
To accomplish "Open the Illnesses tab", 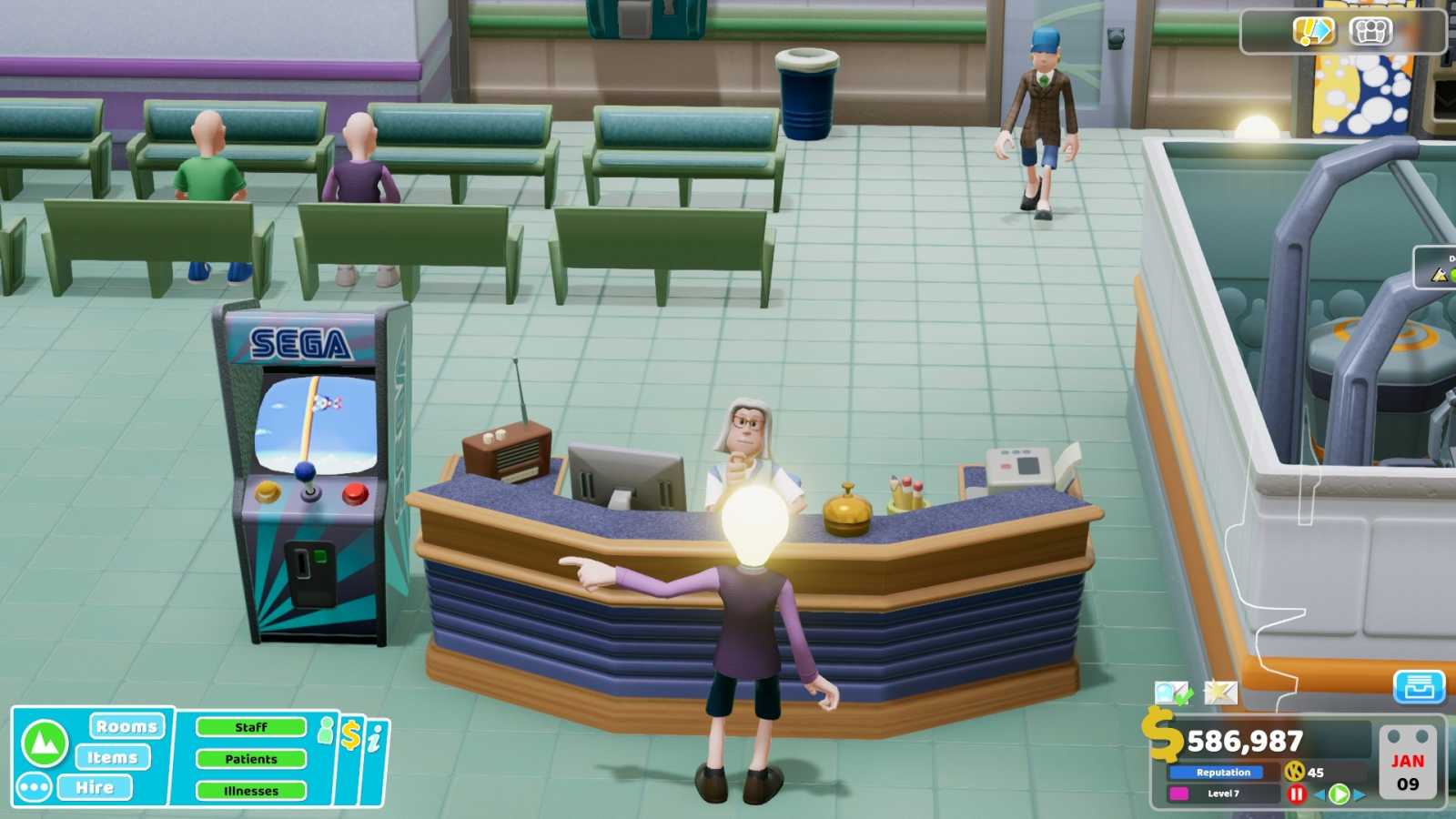I will point(252,790).
